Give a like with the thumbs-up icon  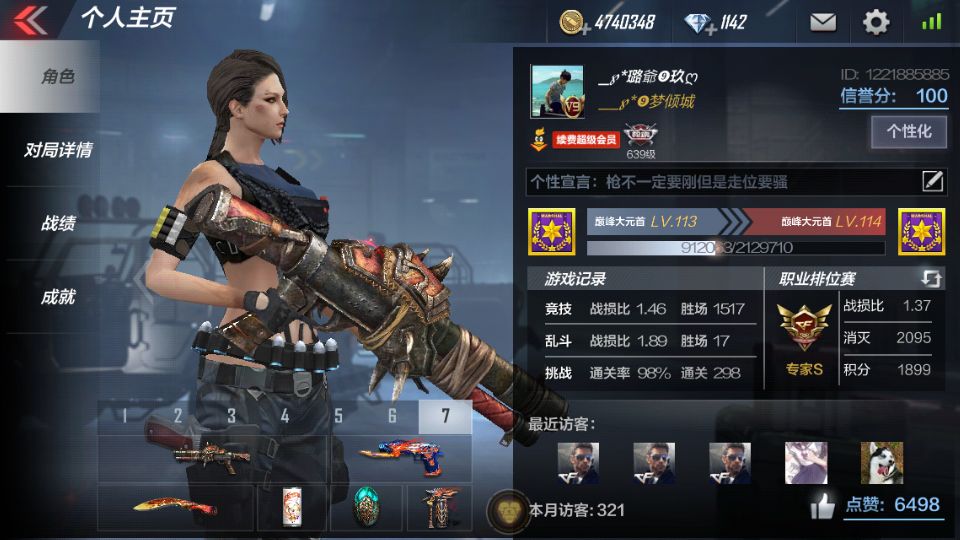[823, 507]
